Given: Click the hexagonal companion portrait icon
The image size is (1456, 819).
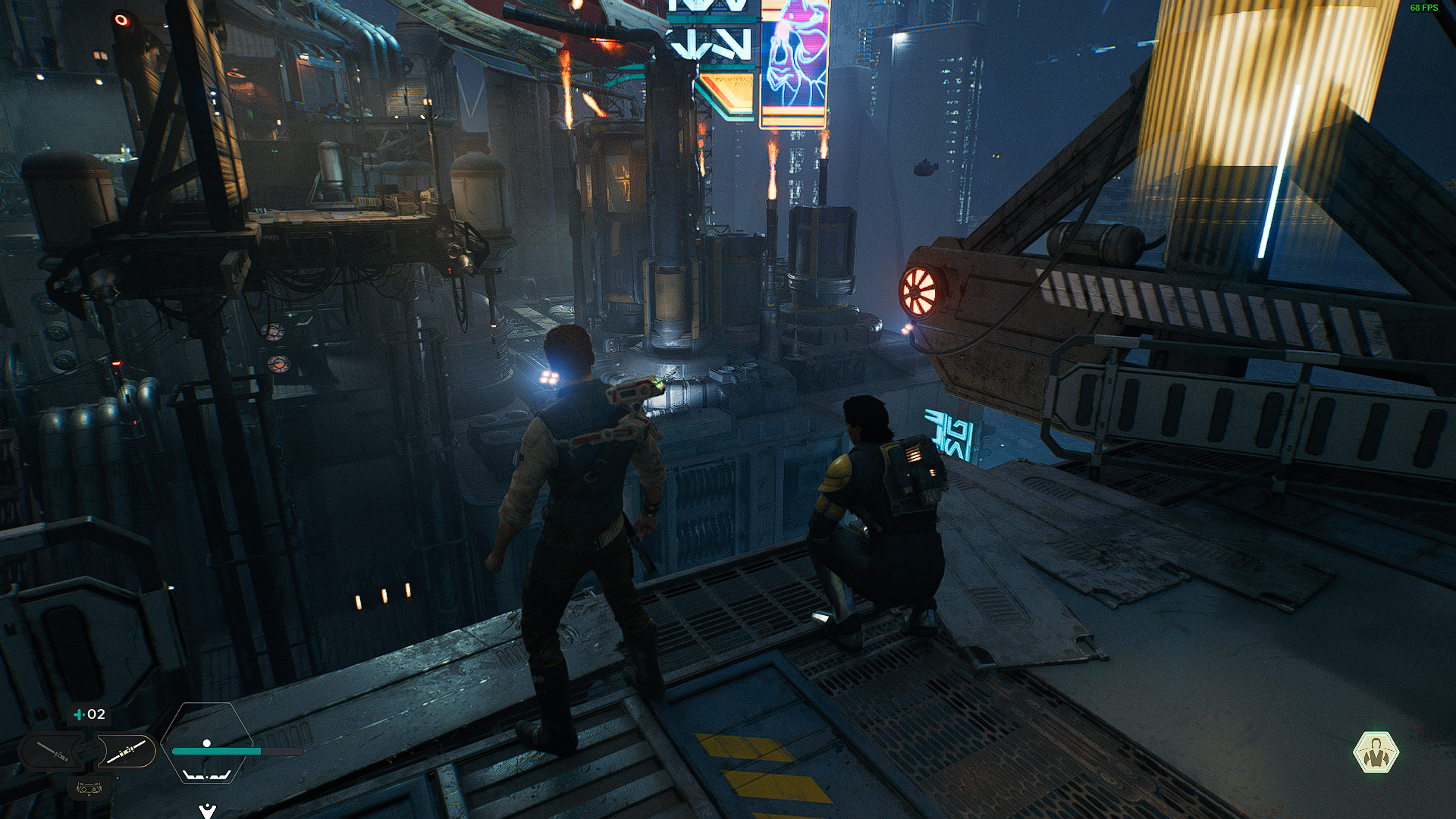Looking at the screenshot, I should click(1376, 752).
